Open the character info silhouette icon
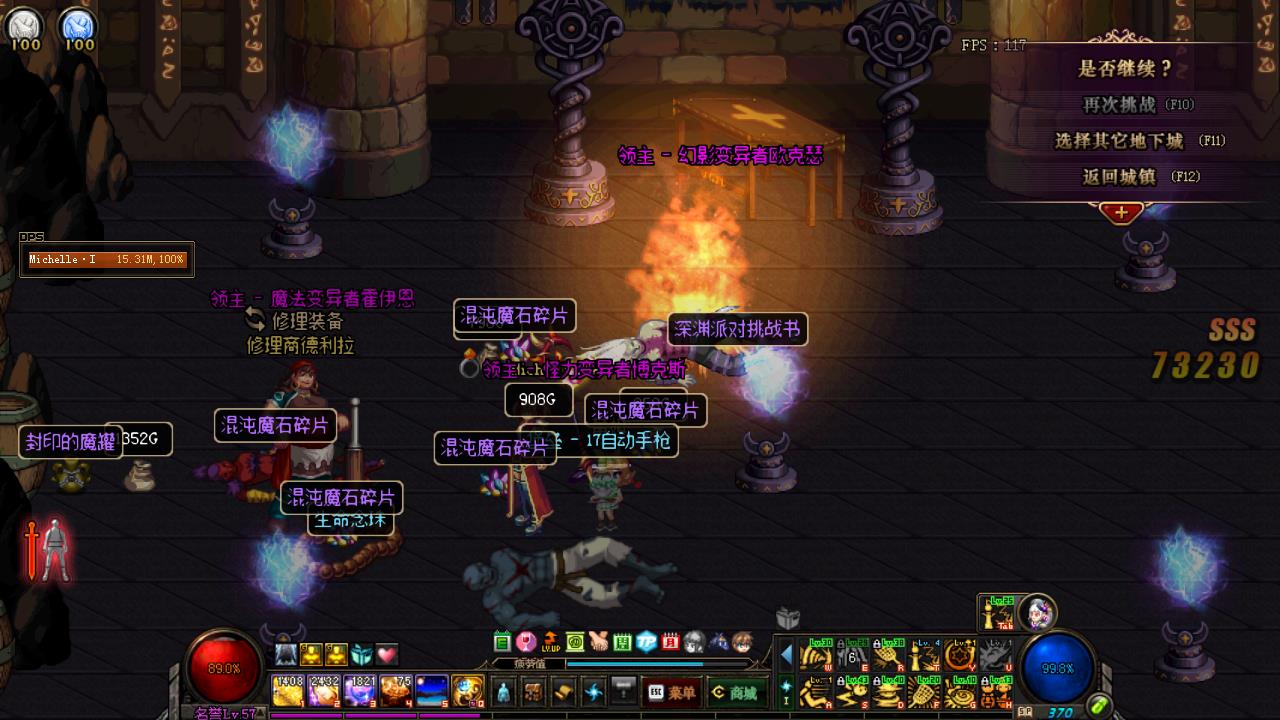The image size is (1280, 720). coord(503,692)
